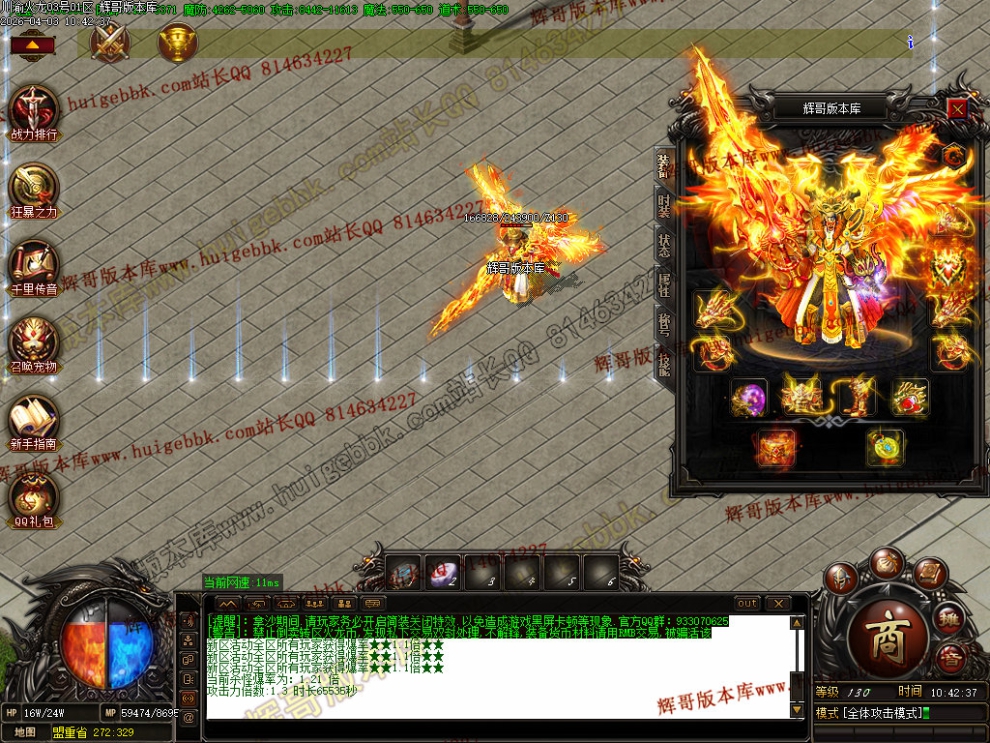
Task: Select the 称号 (title) tab
Action: point(664,322)
